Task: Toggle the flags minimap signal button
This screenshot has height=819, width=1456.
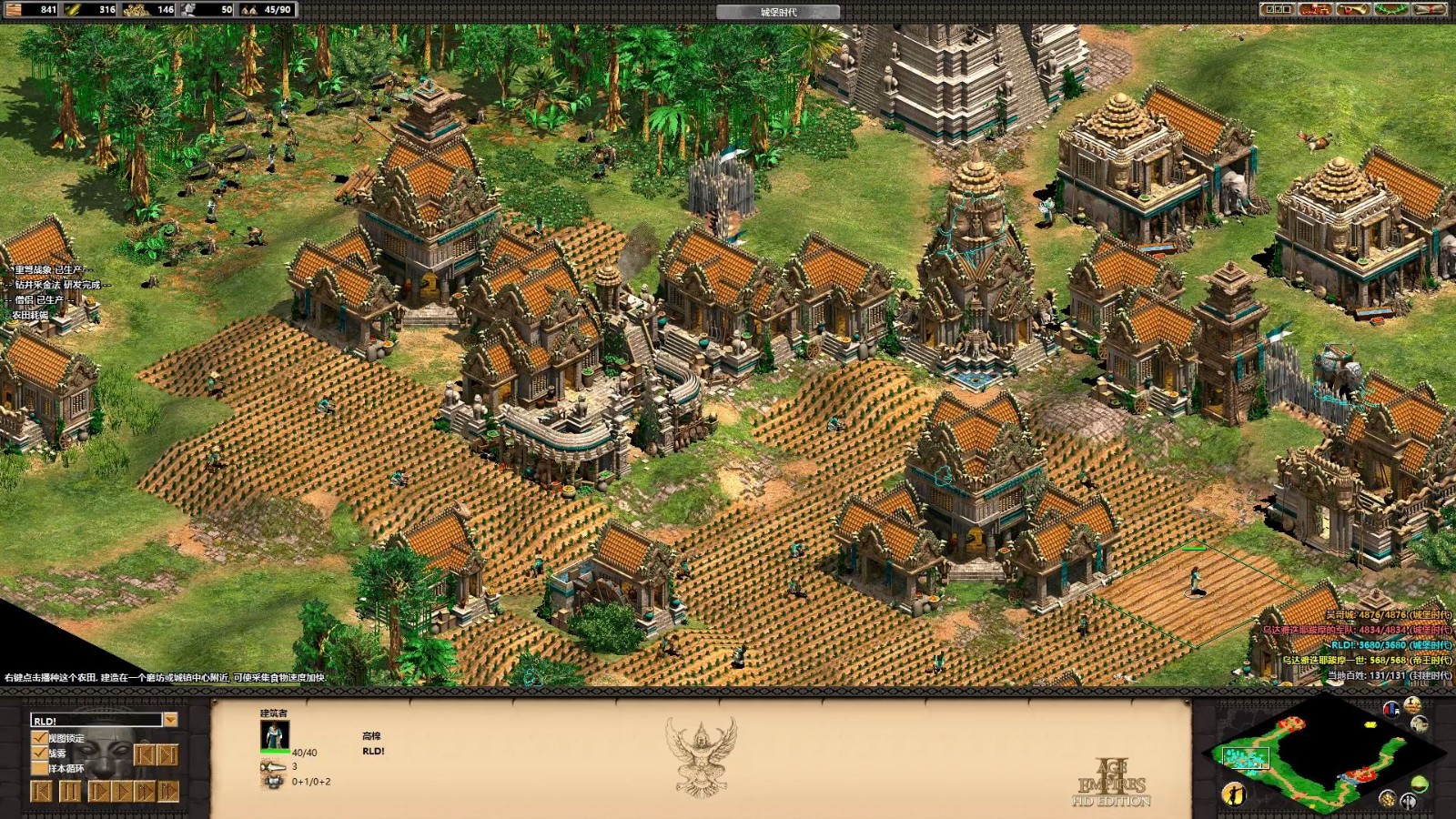Action: click(1390, 709)
